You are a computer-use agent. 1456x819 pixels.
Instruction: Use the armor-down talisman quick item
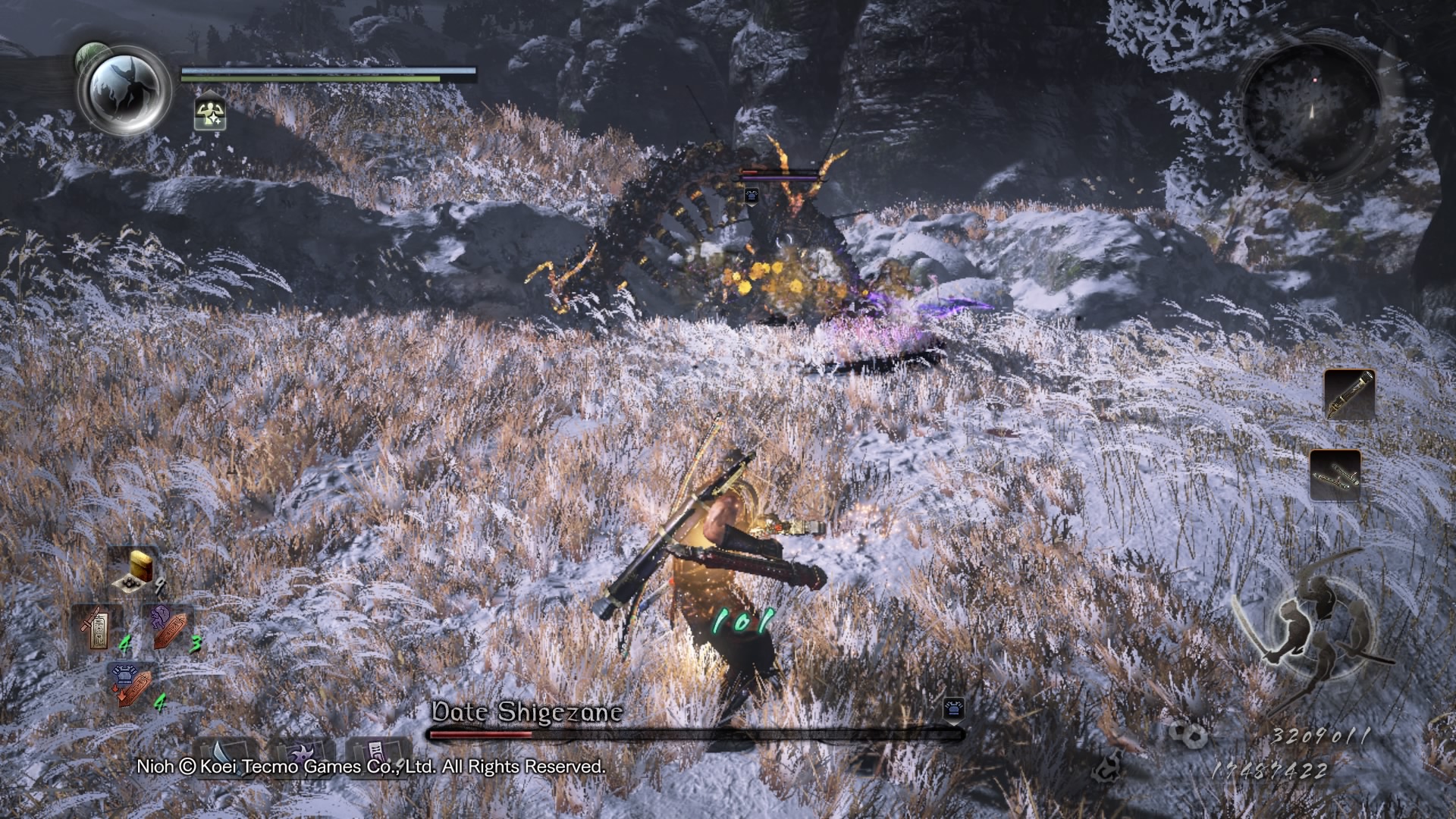(132, 686)
